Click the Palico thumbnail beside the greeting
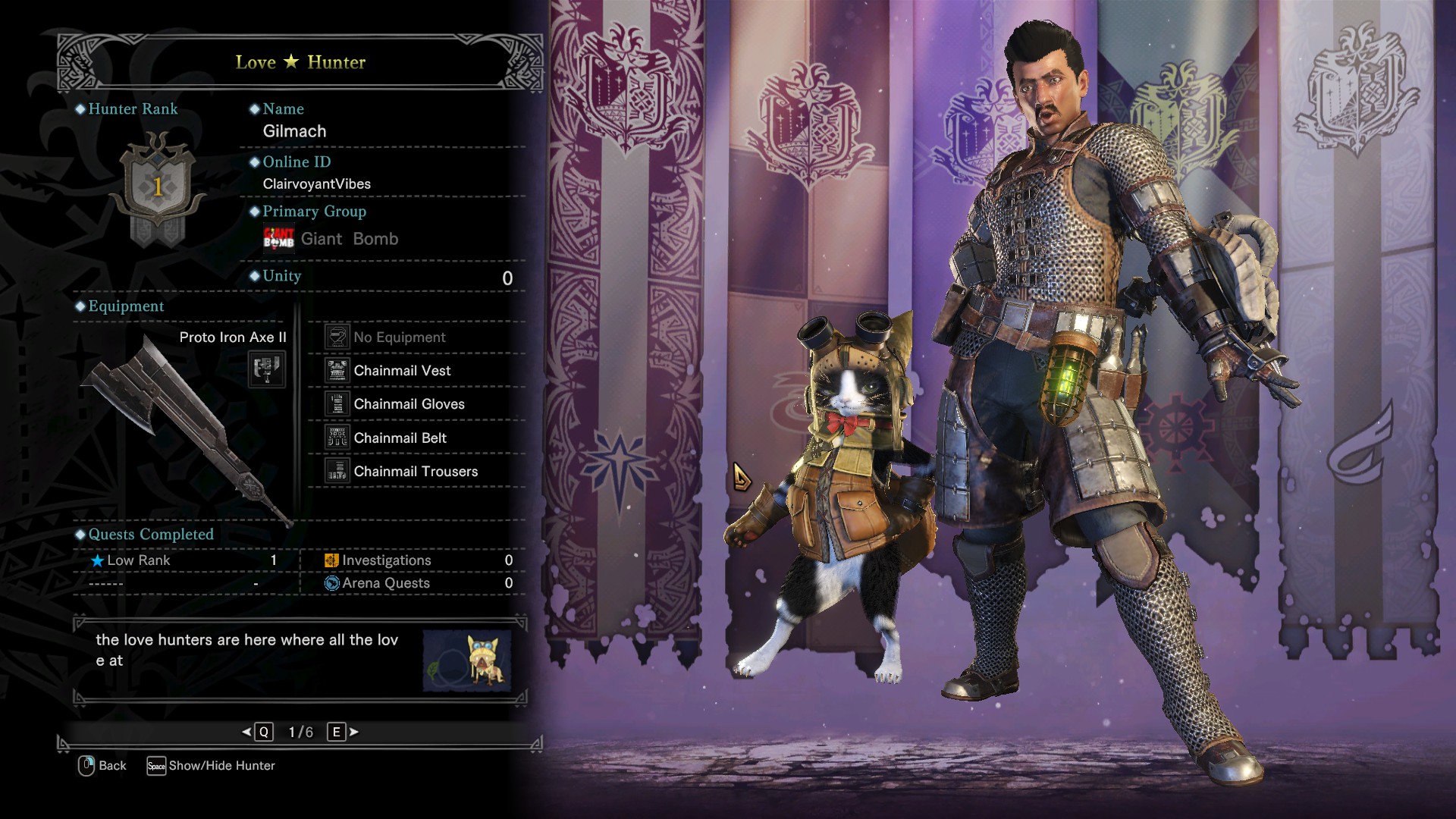Image resolution: width=1456 pixels, height=819 pixels. [466, 661]
